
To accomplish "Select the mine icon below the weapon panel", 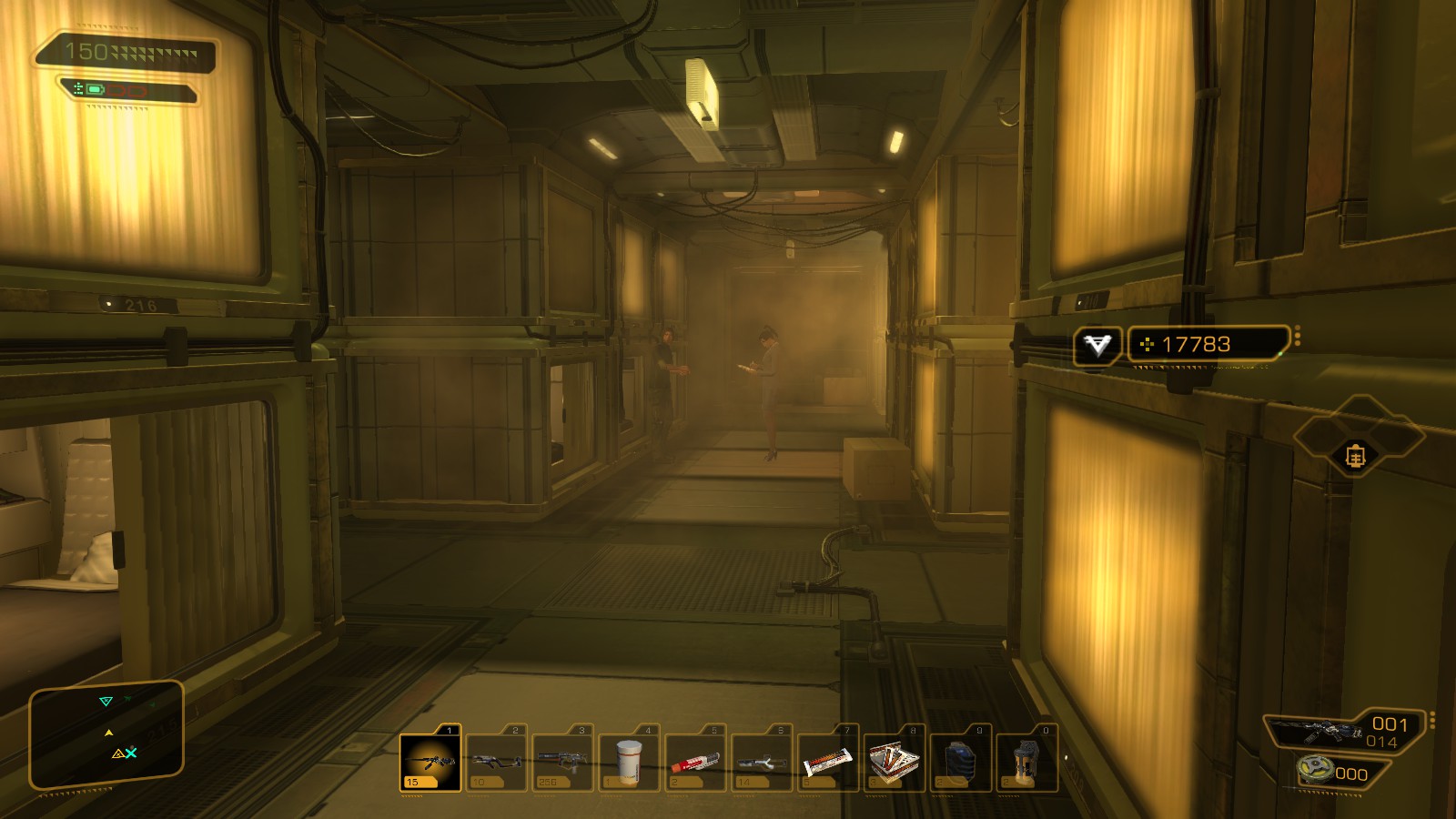I will [1316, 770].
